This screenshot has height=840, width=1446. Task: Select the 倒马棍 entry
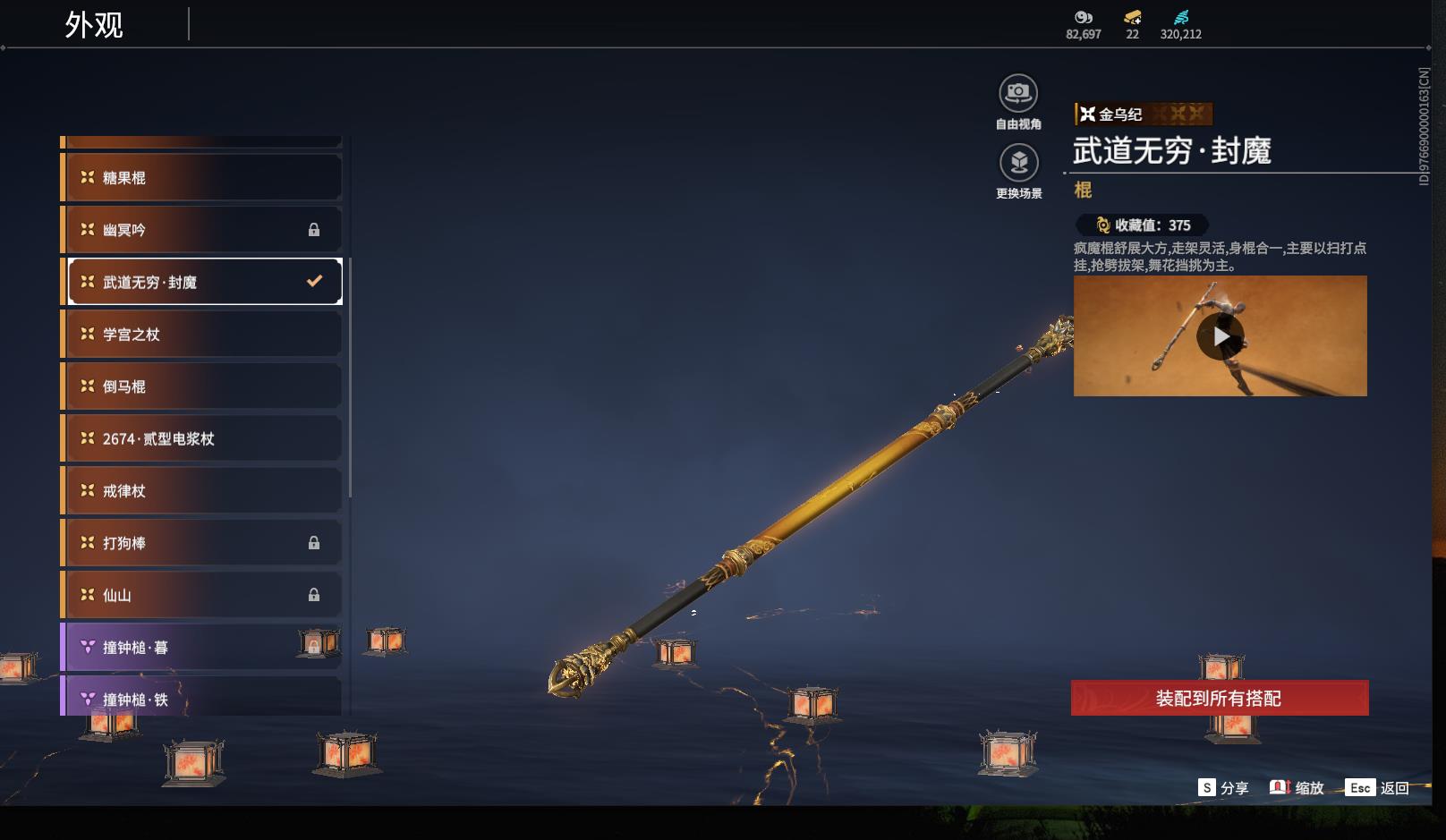(x=202, y=386)
